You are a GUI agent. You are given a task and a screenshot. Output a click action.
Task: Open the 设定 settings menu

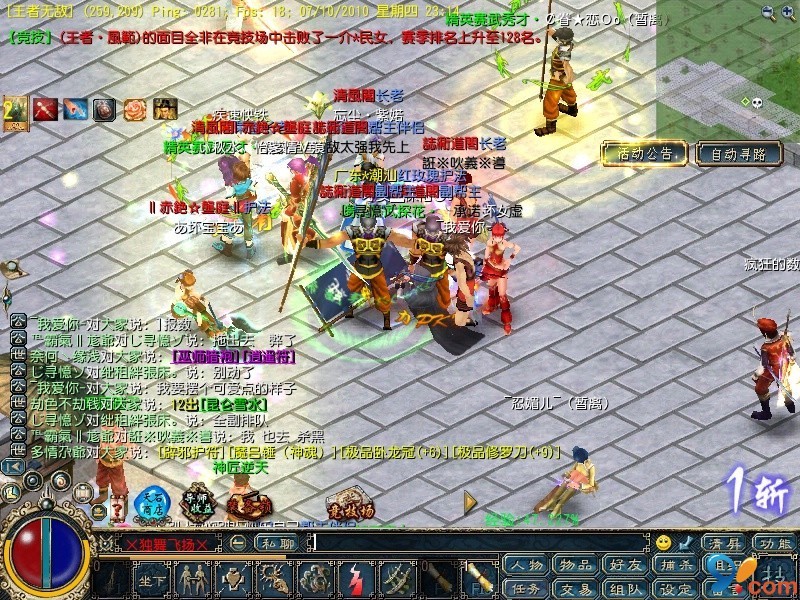click(676, 589)
